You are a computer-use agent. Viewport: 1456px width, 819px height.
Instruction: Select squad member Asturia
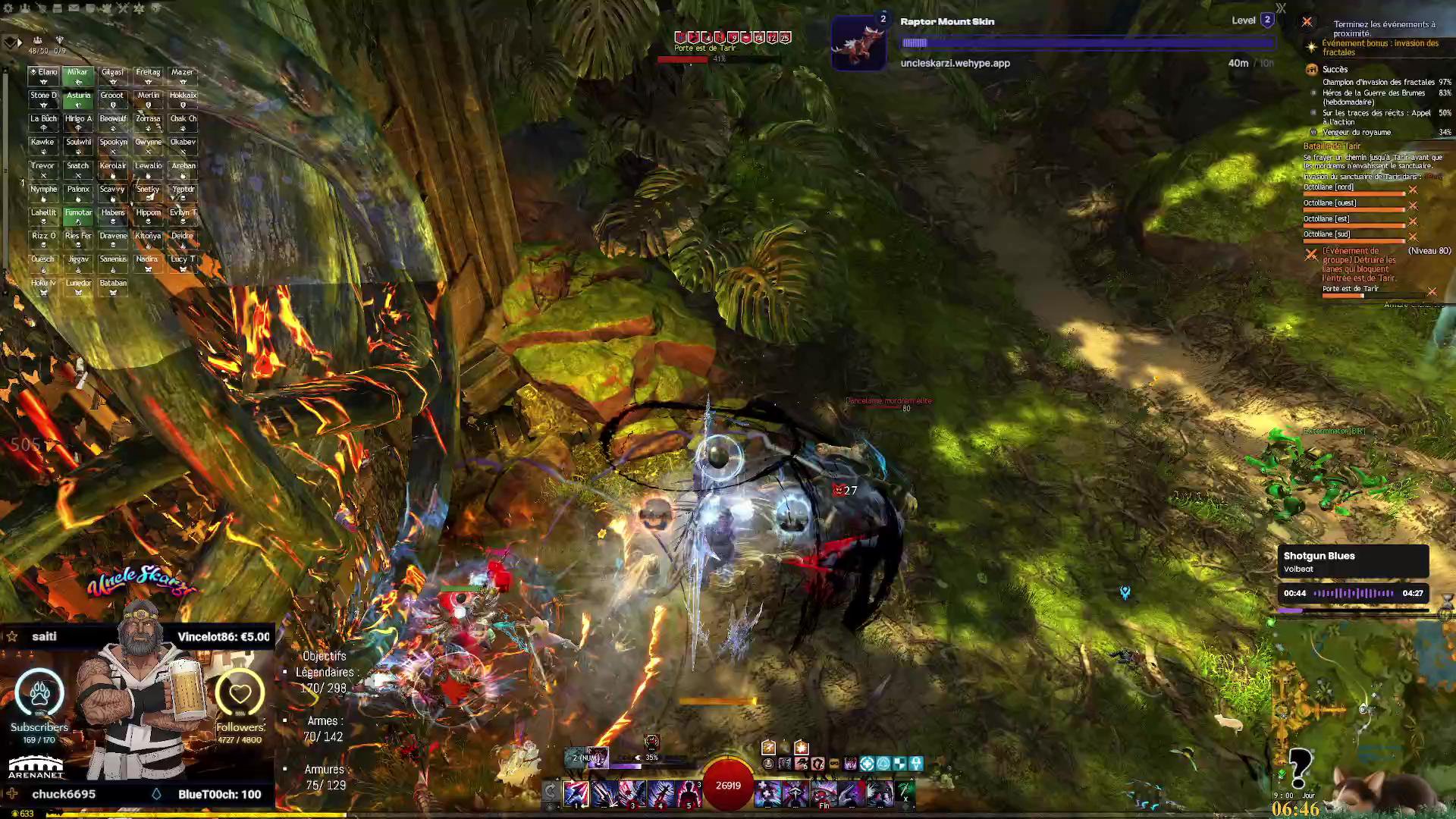pos(78,99)
